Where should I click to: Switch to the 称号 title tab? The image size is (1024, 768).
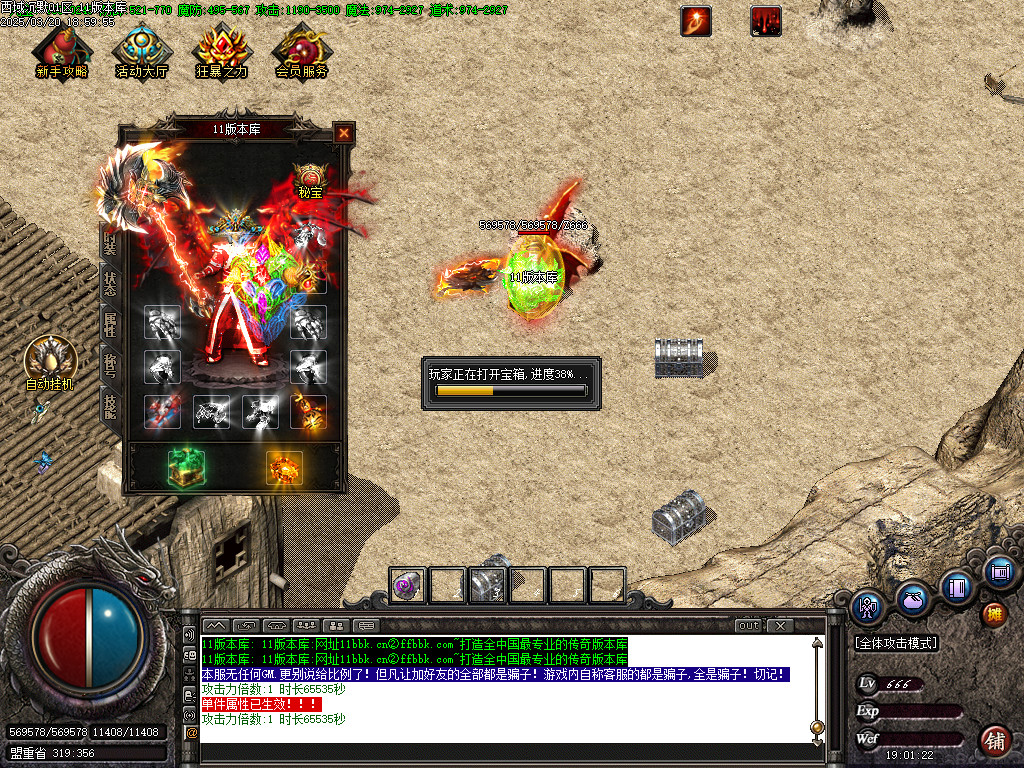coord(109,364)
